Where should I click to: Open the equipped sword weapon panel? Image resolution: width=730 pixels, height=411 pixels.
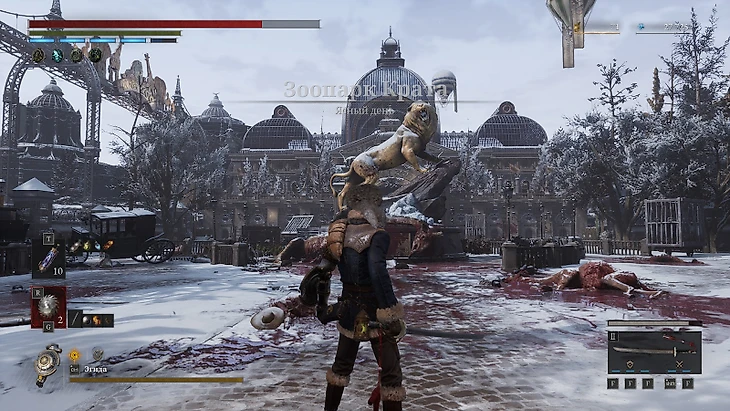[x=654, y=349]
